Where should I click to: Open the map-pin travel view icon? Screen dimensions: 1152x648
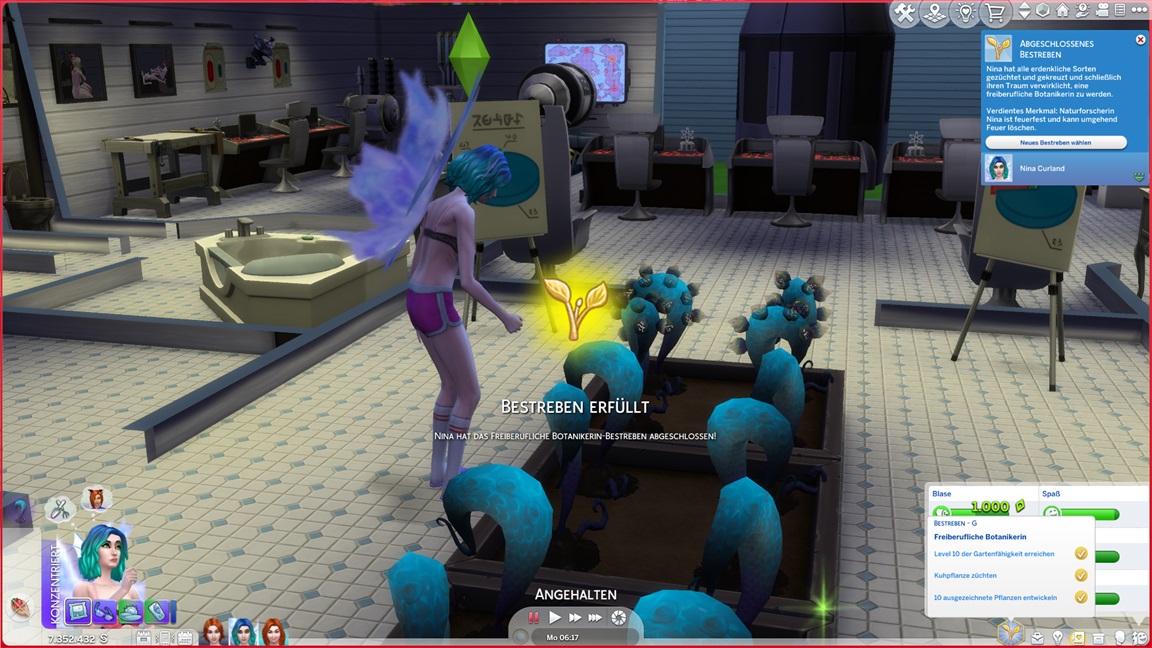[x=934, y=13]
